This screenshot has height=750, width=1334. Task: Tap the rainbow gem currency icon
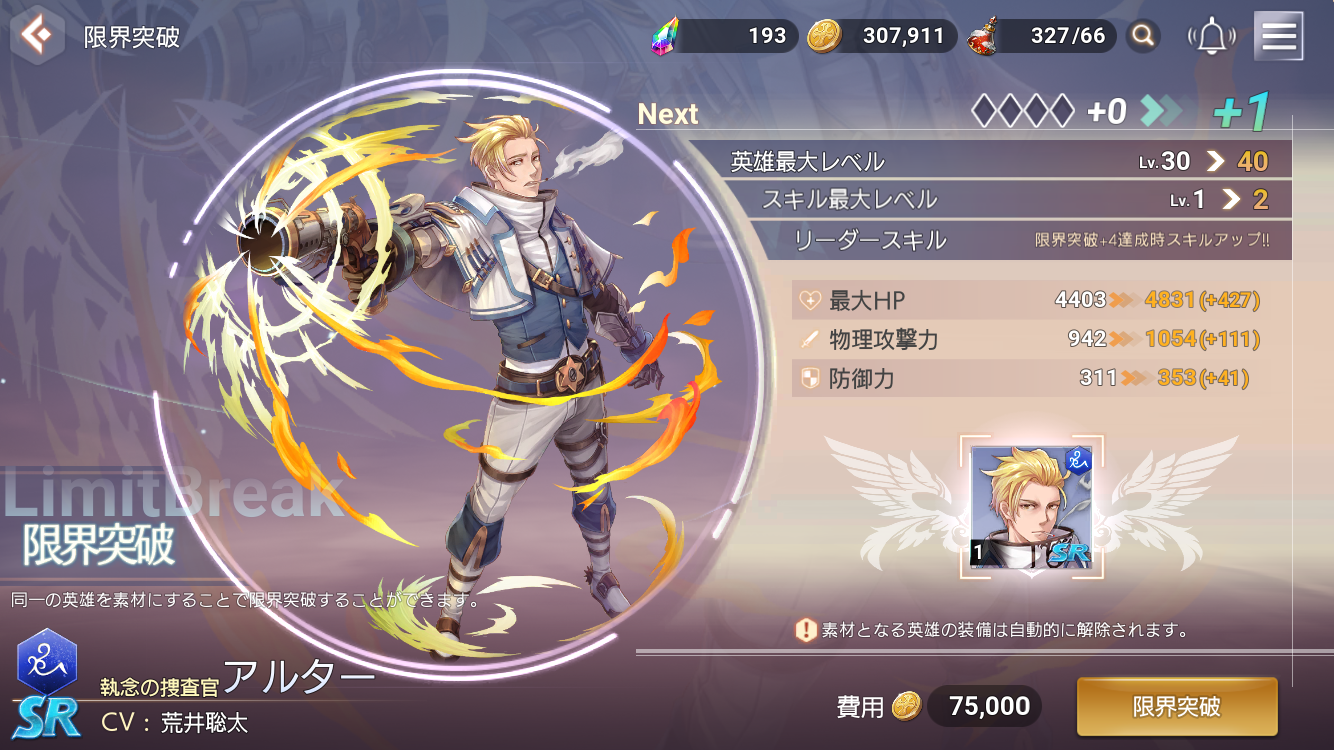tap(665, 37)
